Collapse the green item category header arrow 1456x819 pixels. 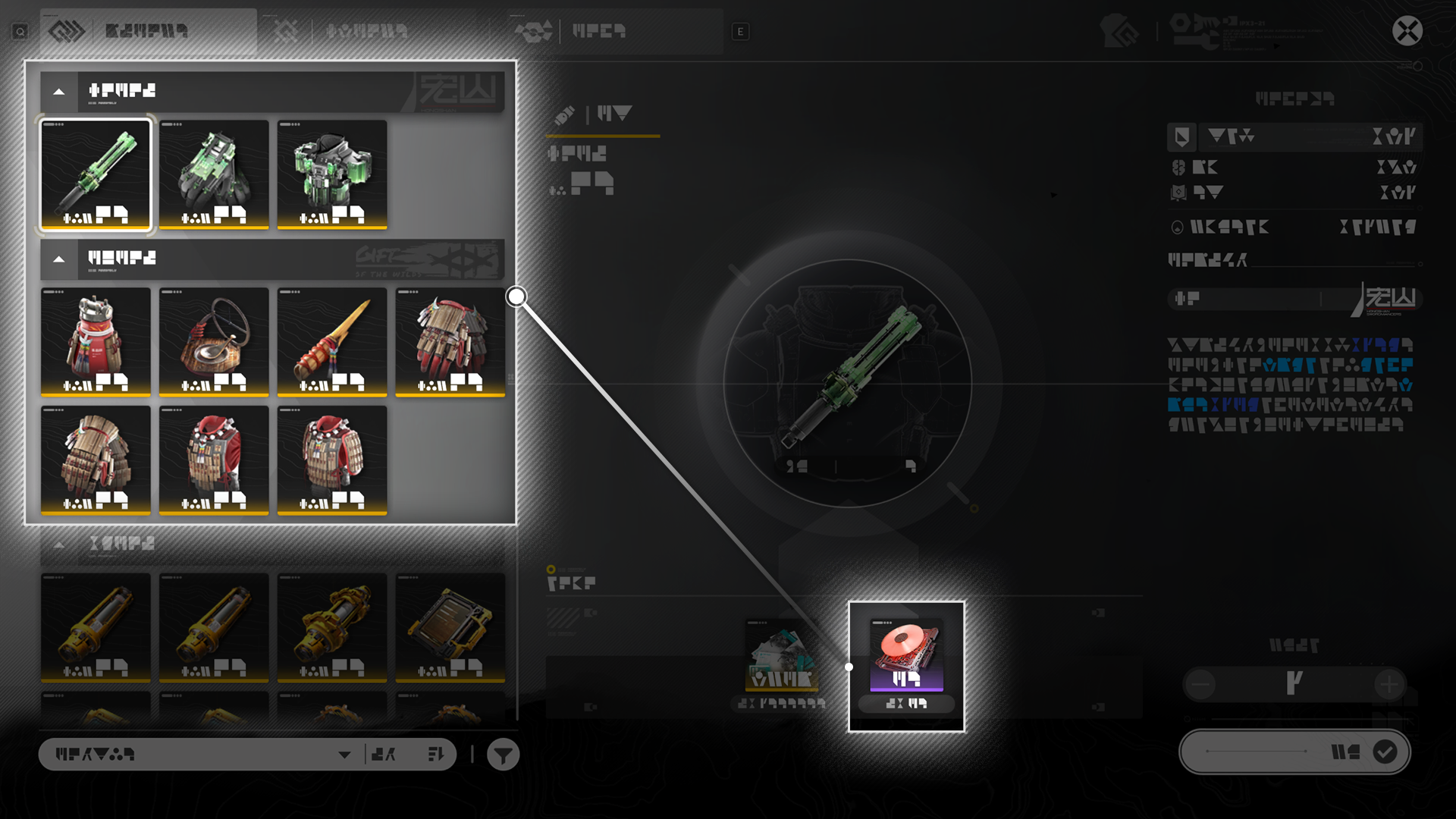(x=59, y=92)
